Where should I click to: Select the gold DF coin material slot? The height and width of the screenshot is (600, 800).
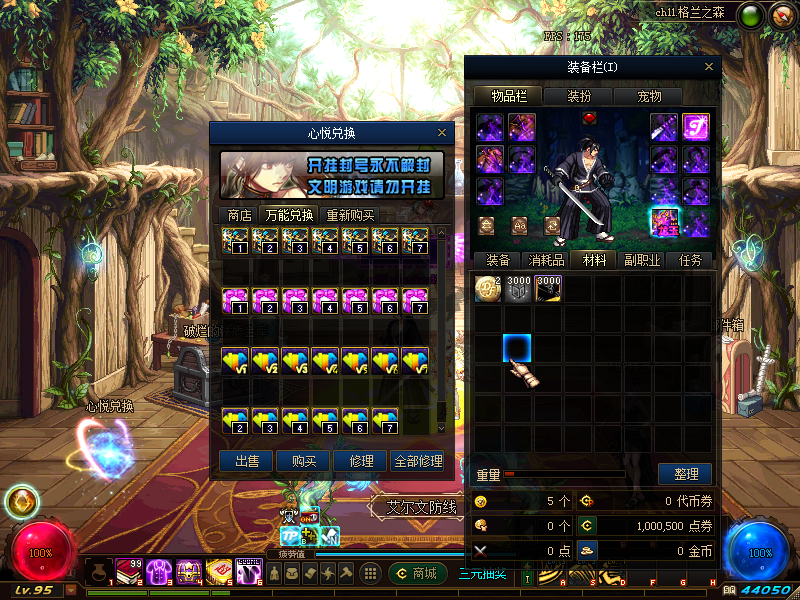[487, 289]
